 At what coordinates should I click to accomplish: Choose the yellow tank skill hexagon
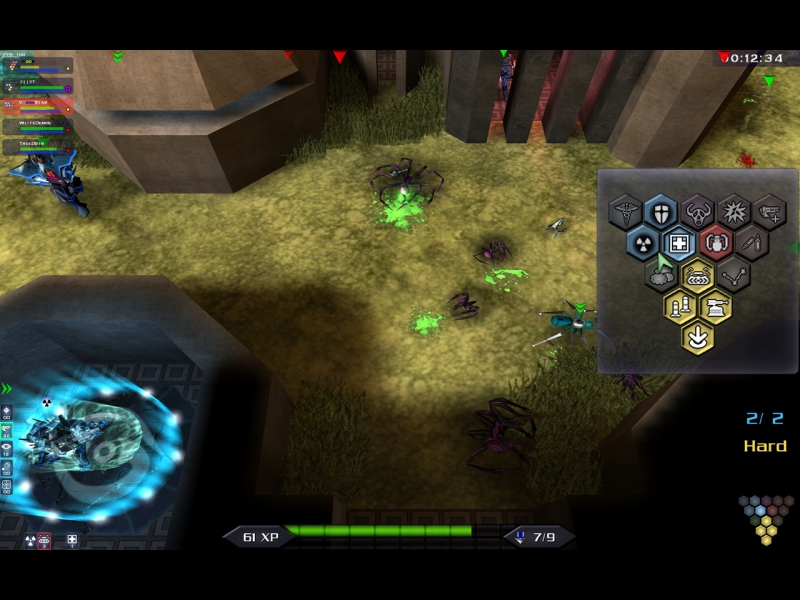(x=697, y=275)
